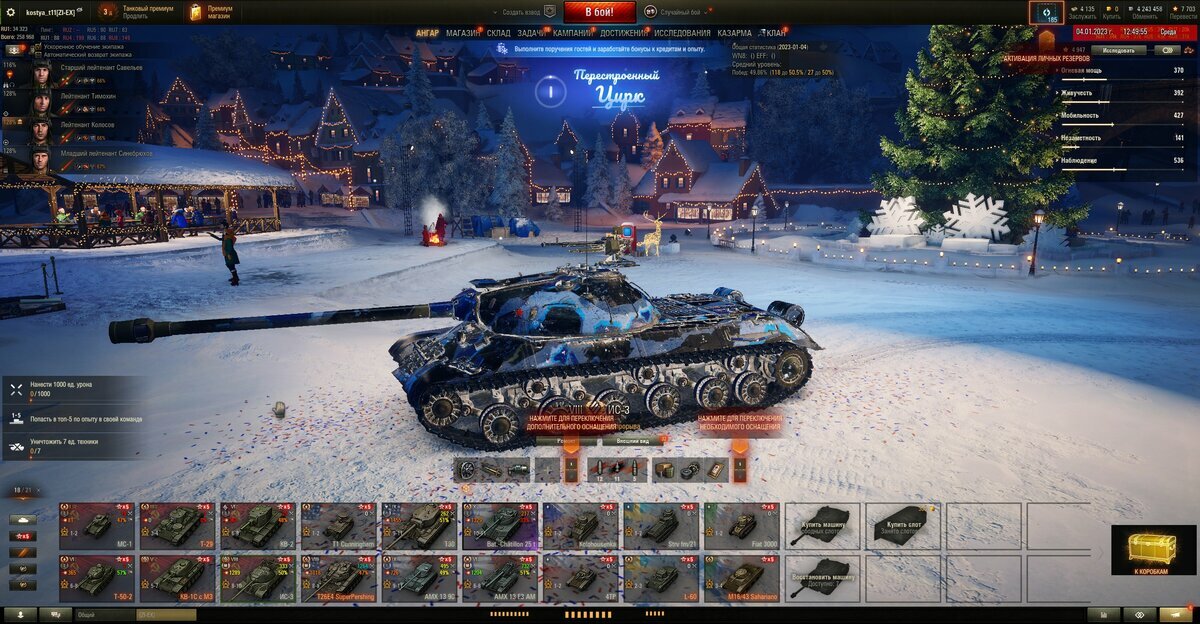
Task: Start a battle with the «В бой!» button
Action: (x=599, y=12)
